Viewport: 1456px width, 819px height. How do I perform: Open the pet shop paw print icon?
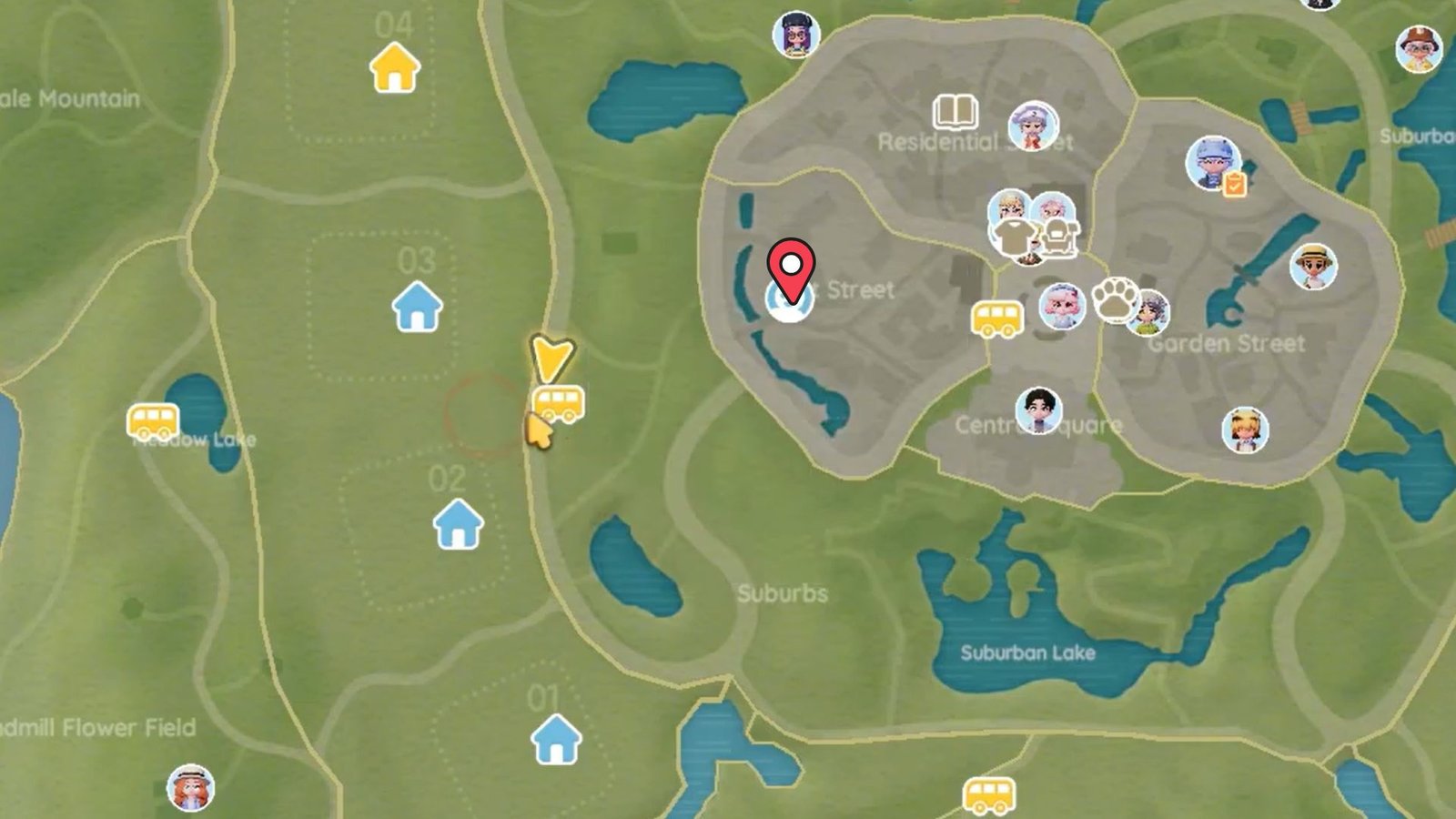[1117, 298]
